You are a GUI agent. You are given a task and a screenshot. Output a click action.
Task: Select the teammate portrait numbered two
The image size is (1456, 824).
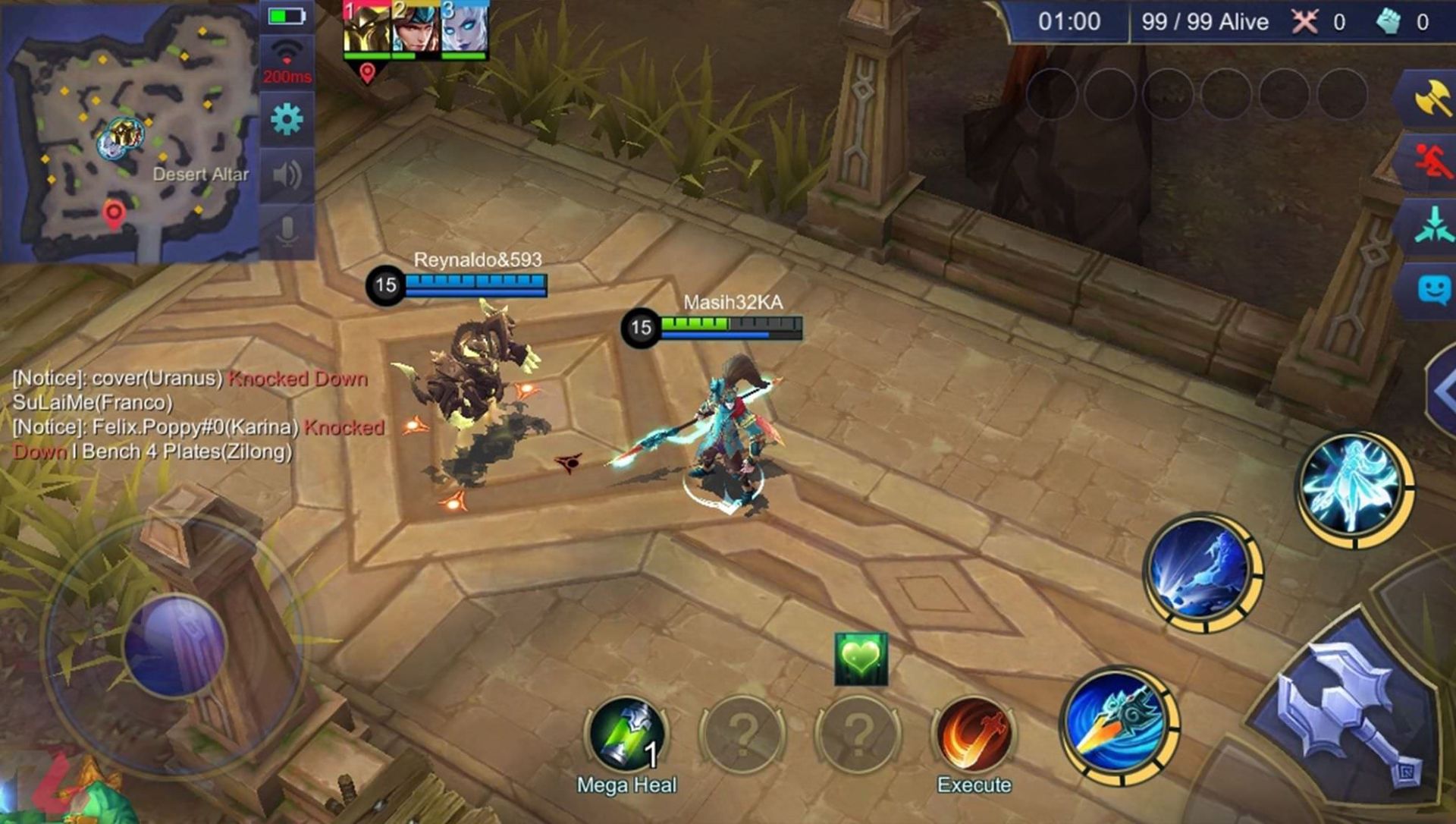415,29
